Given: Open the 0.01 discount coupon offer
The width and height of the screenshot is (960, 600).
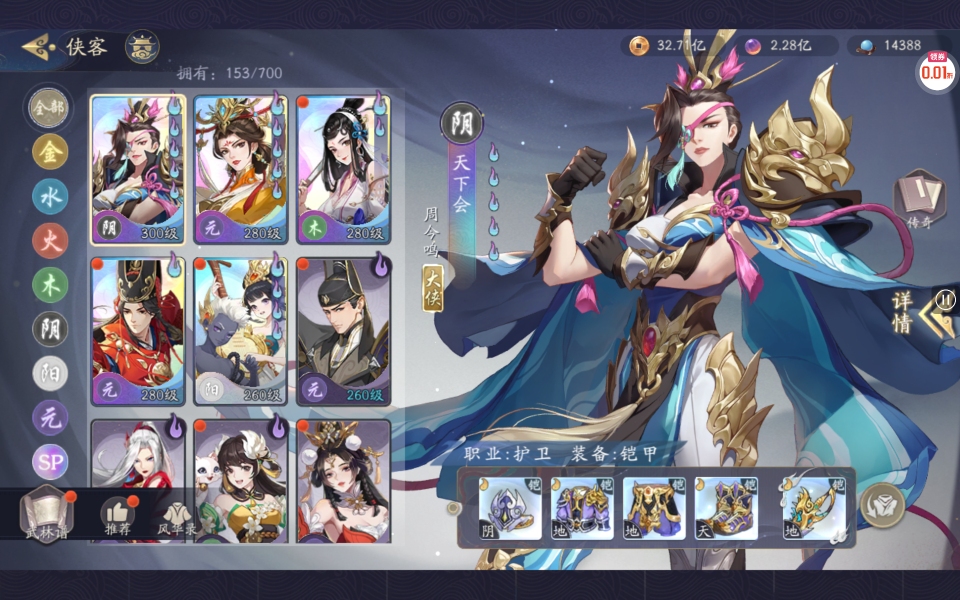Looking at the screenshot, I should pos(935,72).
